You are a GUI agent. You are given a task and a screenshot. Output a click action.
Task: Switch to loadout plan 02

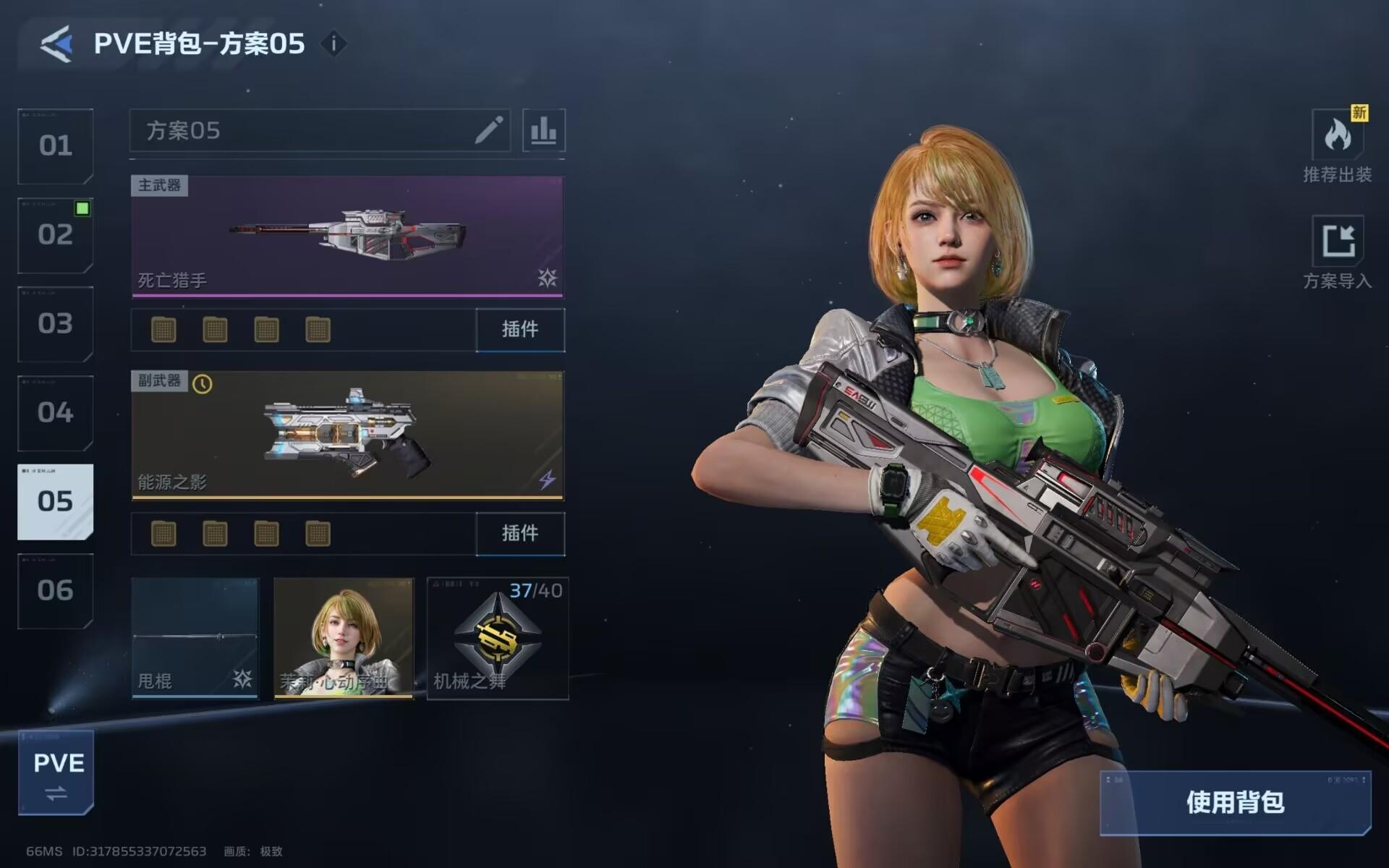coord(56,235)
